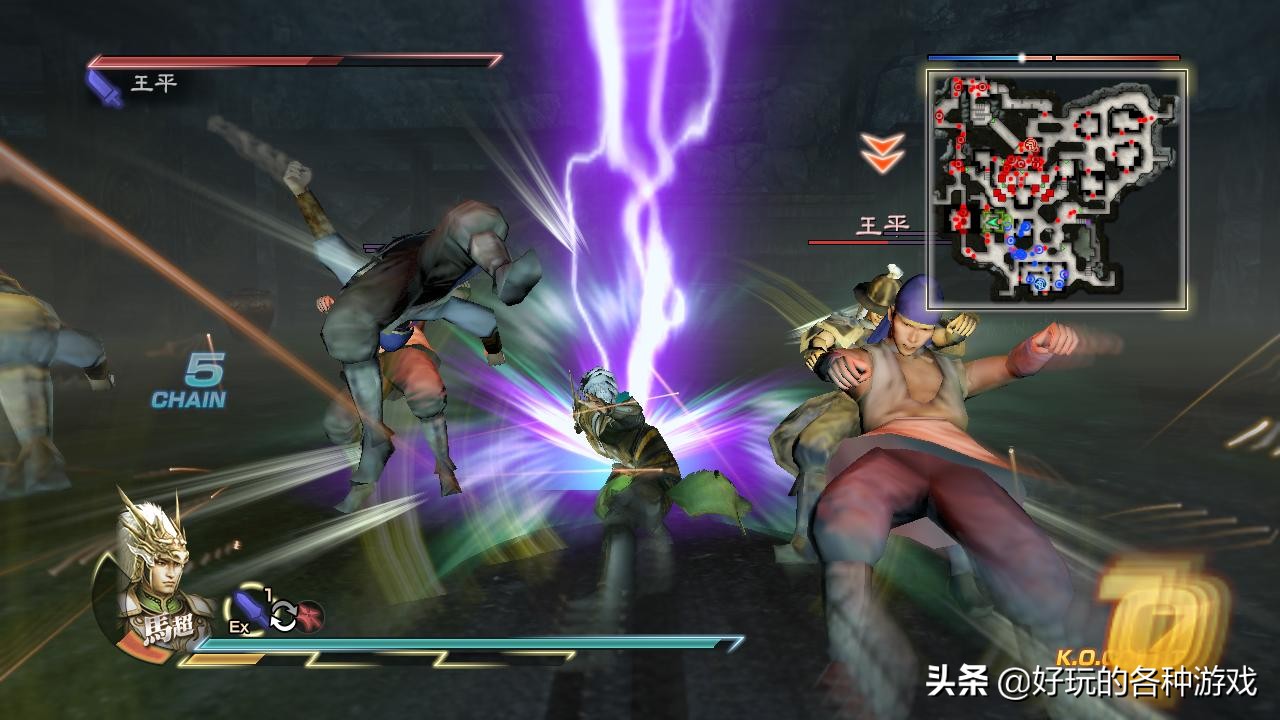Select the red secondary weapon icon
Viewport: 1280px width, 720px height.
[310, 616]
